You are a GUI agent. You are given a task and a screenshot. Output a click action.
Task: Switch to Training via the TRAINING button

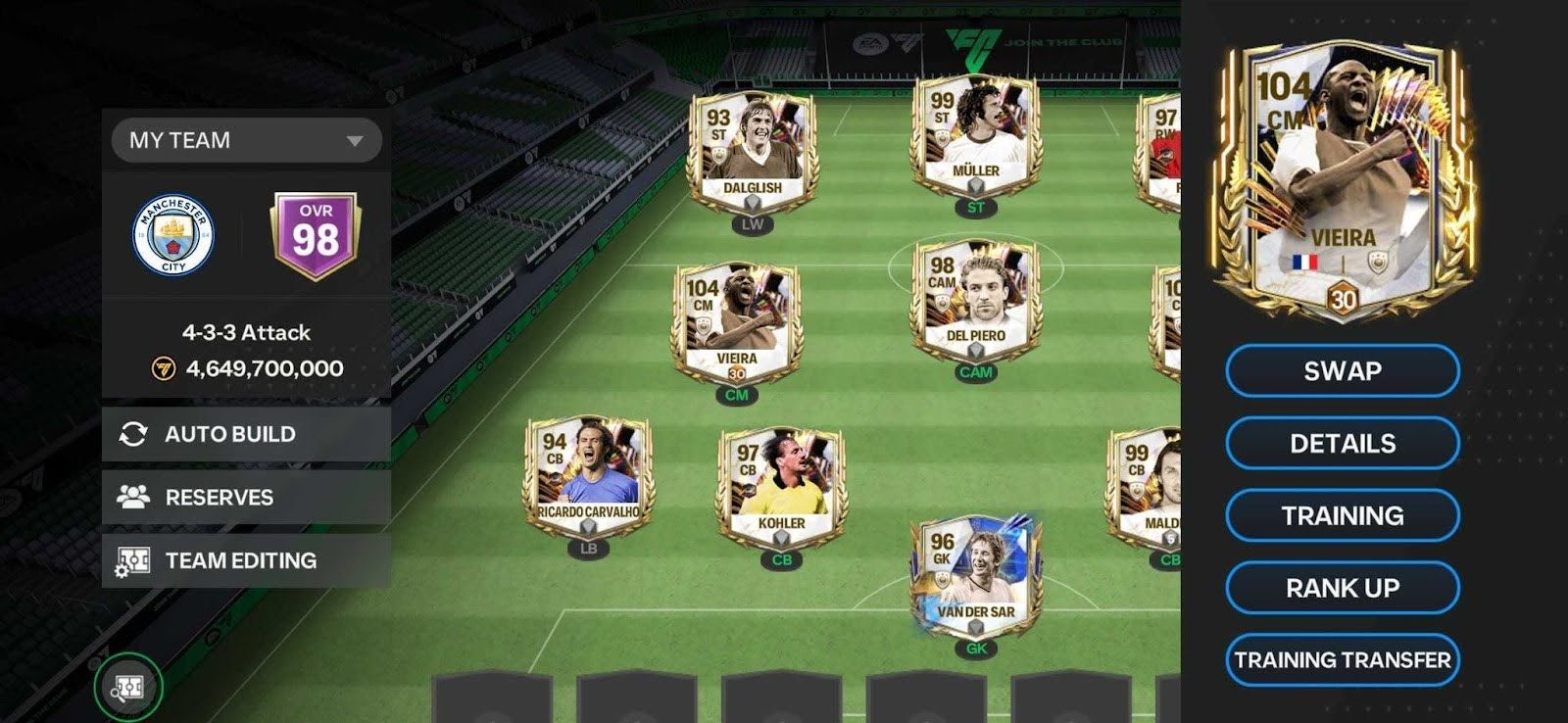[x=1342, y=514]
